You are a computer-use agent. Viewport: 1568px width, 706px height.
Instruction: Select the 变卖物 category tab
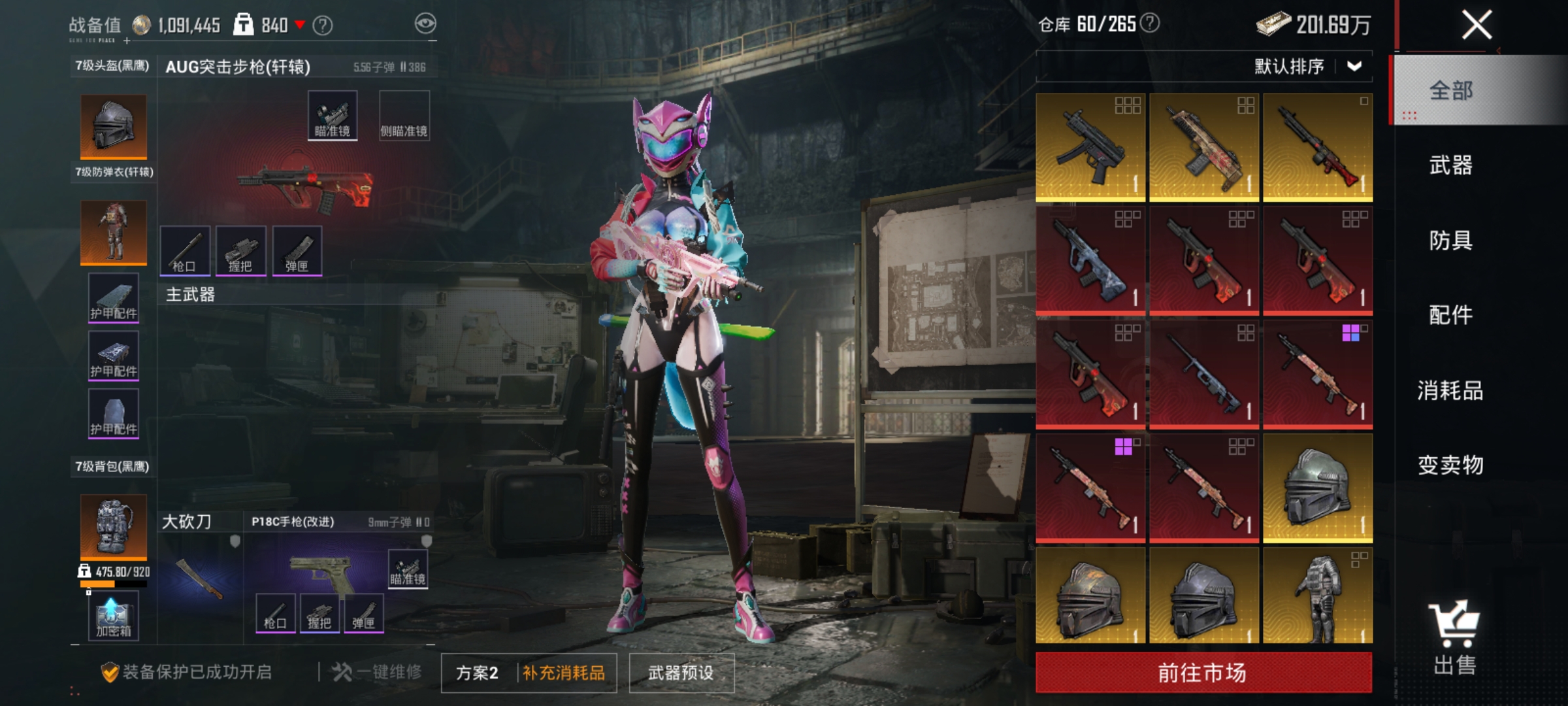point(1450,465)
